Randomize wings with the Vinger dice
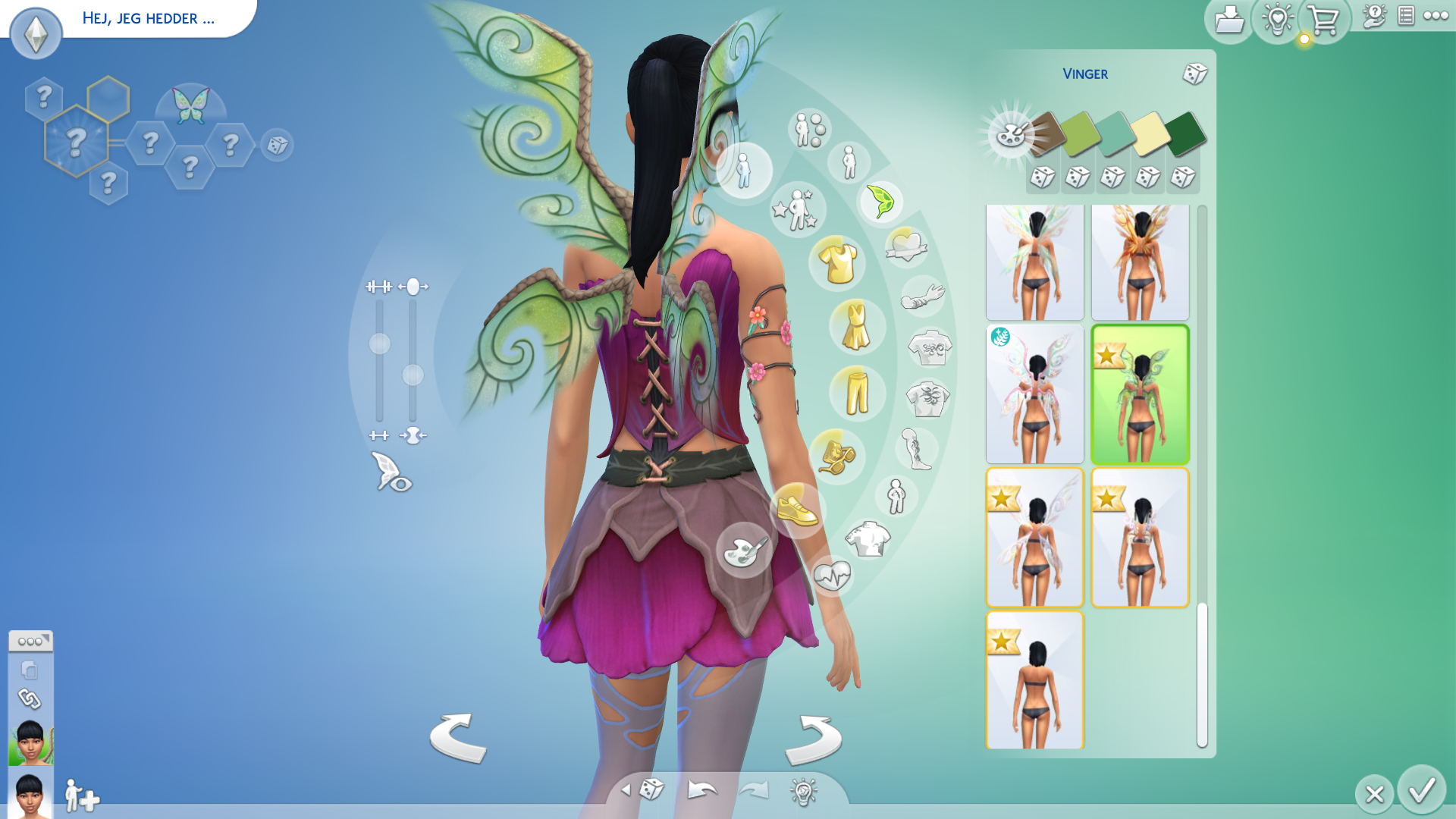1456x819 pixels. (1194, 74)
